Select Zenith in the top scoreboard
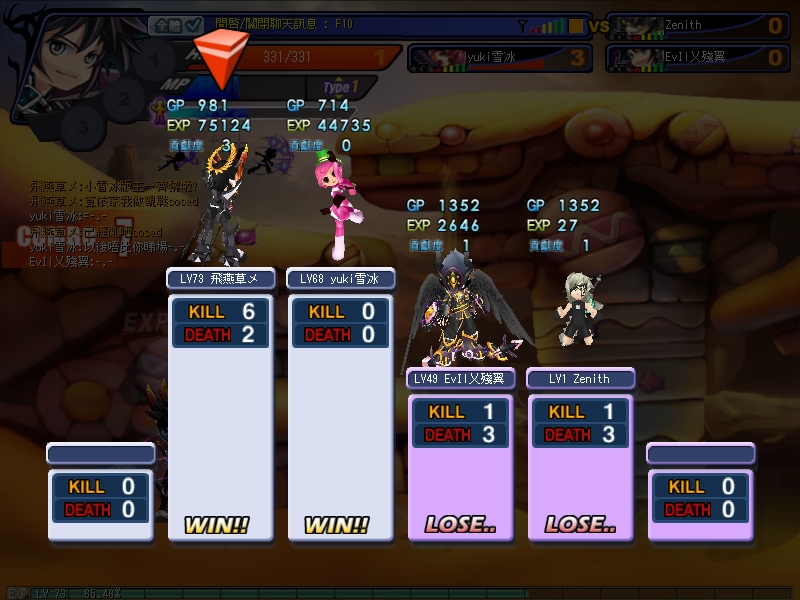The height and width of the screenshot is (600, 800). (697, 25)
